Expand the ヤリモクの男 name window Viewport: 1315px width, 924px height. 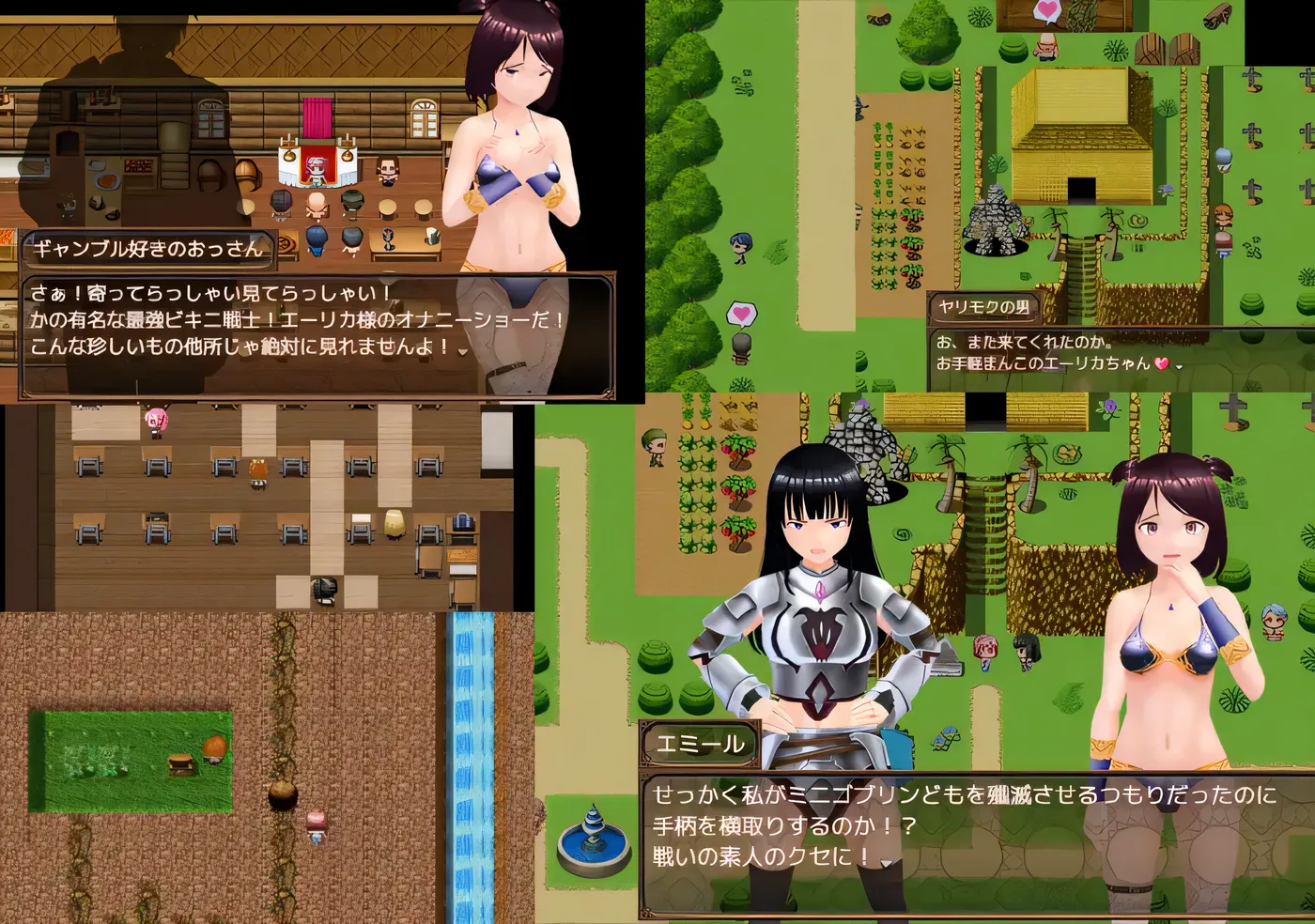click(986, 307)
